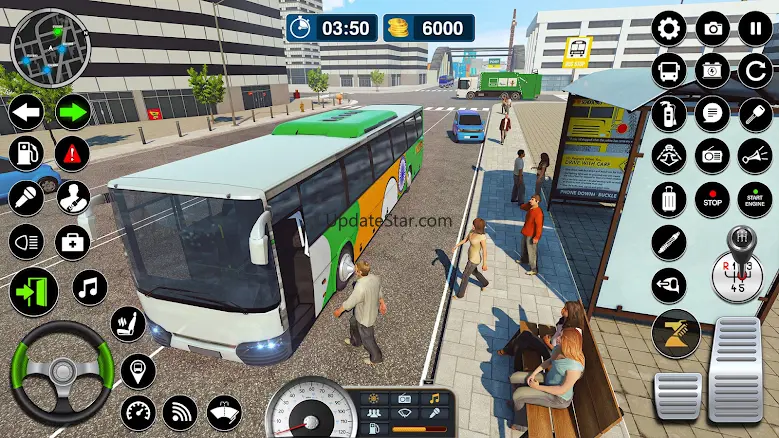The width and height of the screenshot is (779, 438).
Task: Select the microphone announcement button
Action: [26, 197]
